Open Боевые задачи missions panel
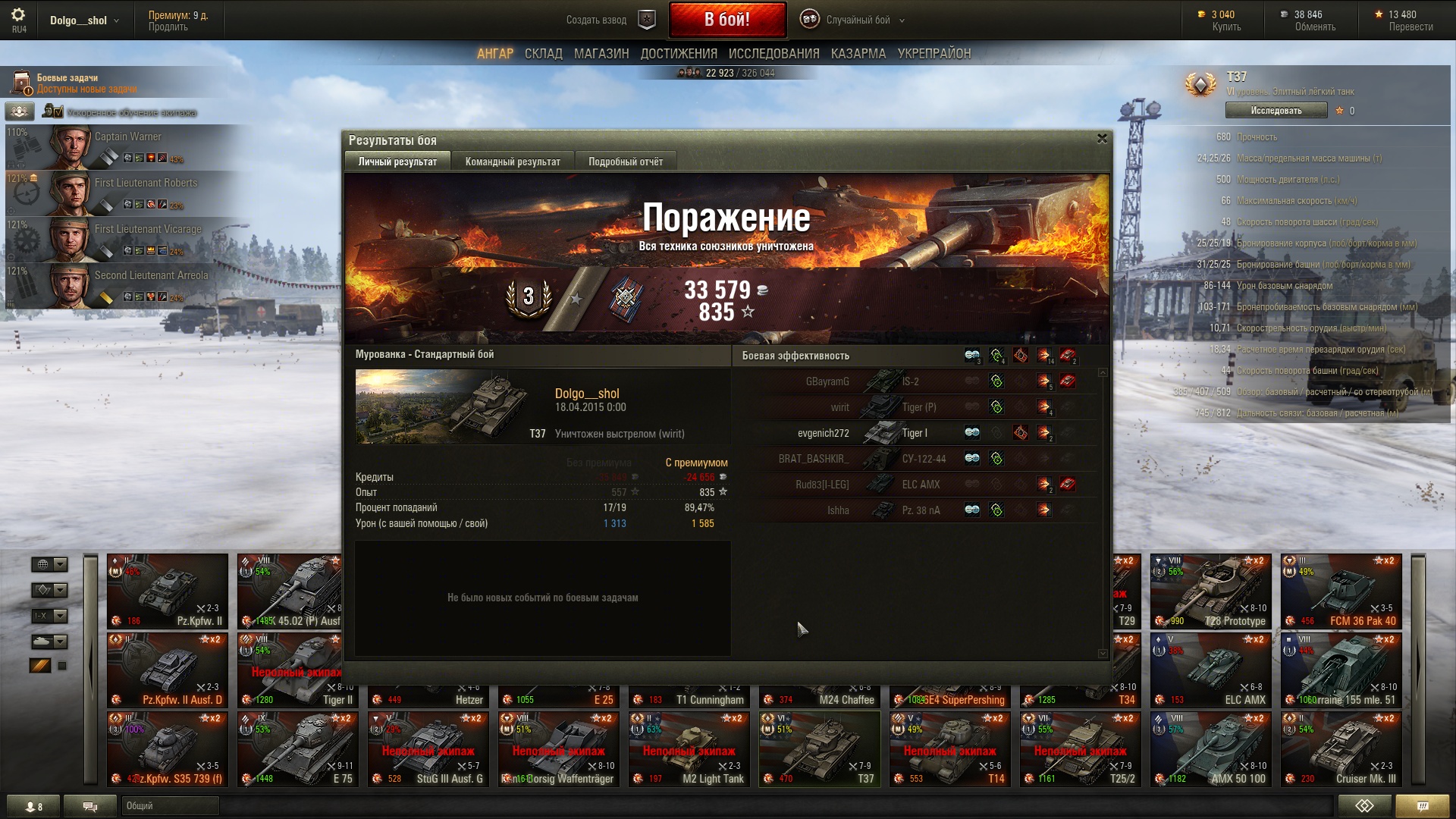1456x819 pixels. pyautogui.click(x=68, y=83)
